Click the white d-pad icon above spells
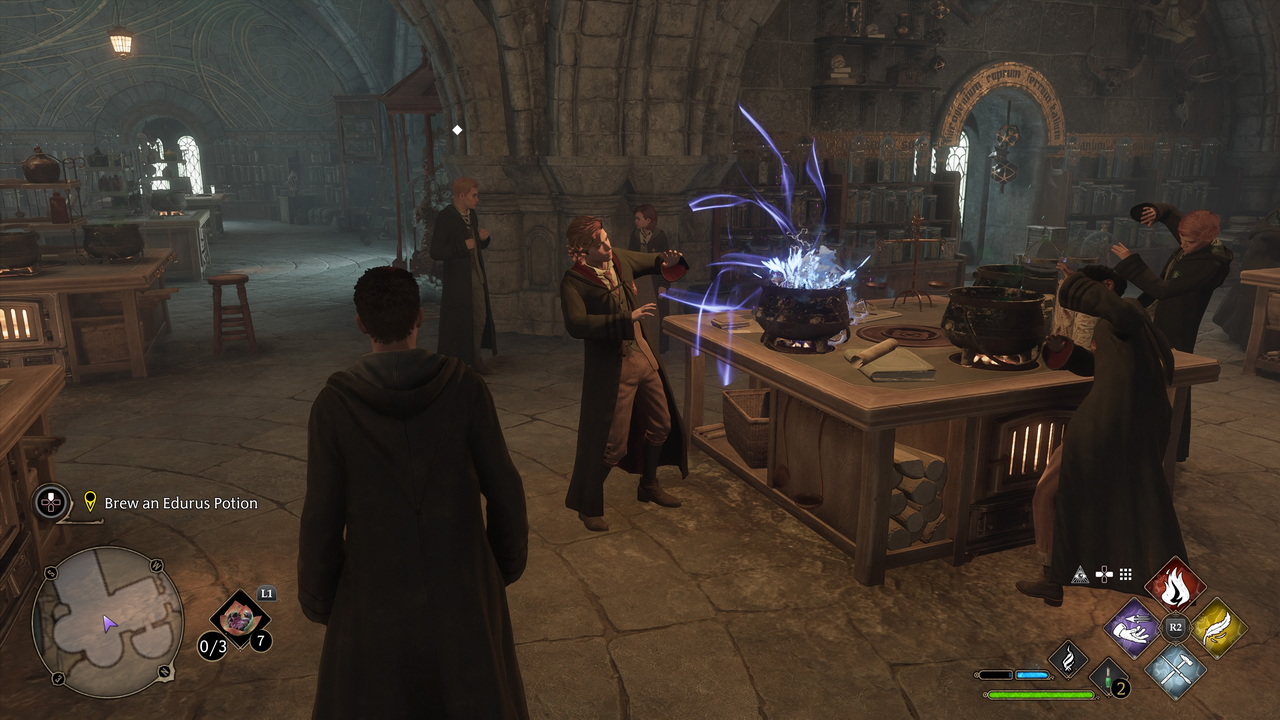This screenshot has width=1280, height=720. click(x=1103, y=574)
